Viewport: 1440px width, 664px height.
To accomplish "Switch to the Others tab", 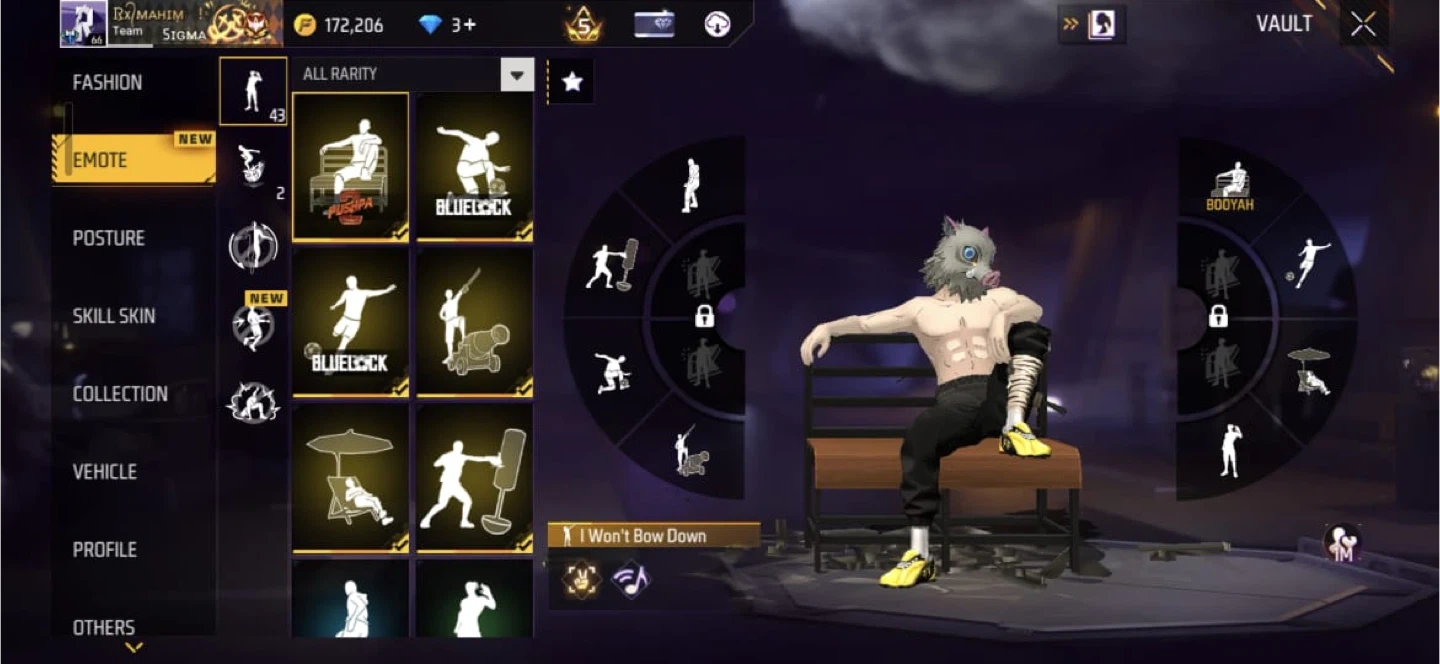I will click(x=103, y=627).
